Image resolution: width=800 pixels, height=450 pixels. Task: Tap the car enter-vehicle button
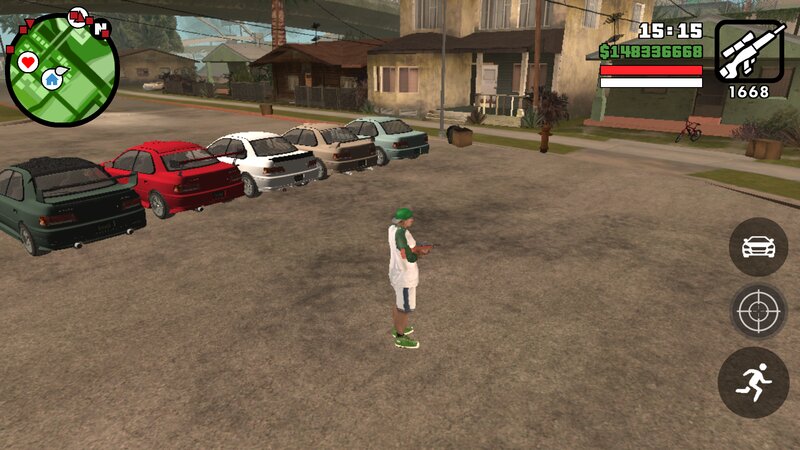point(758,247)
